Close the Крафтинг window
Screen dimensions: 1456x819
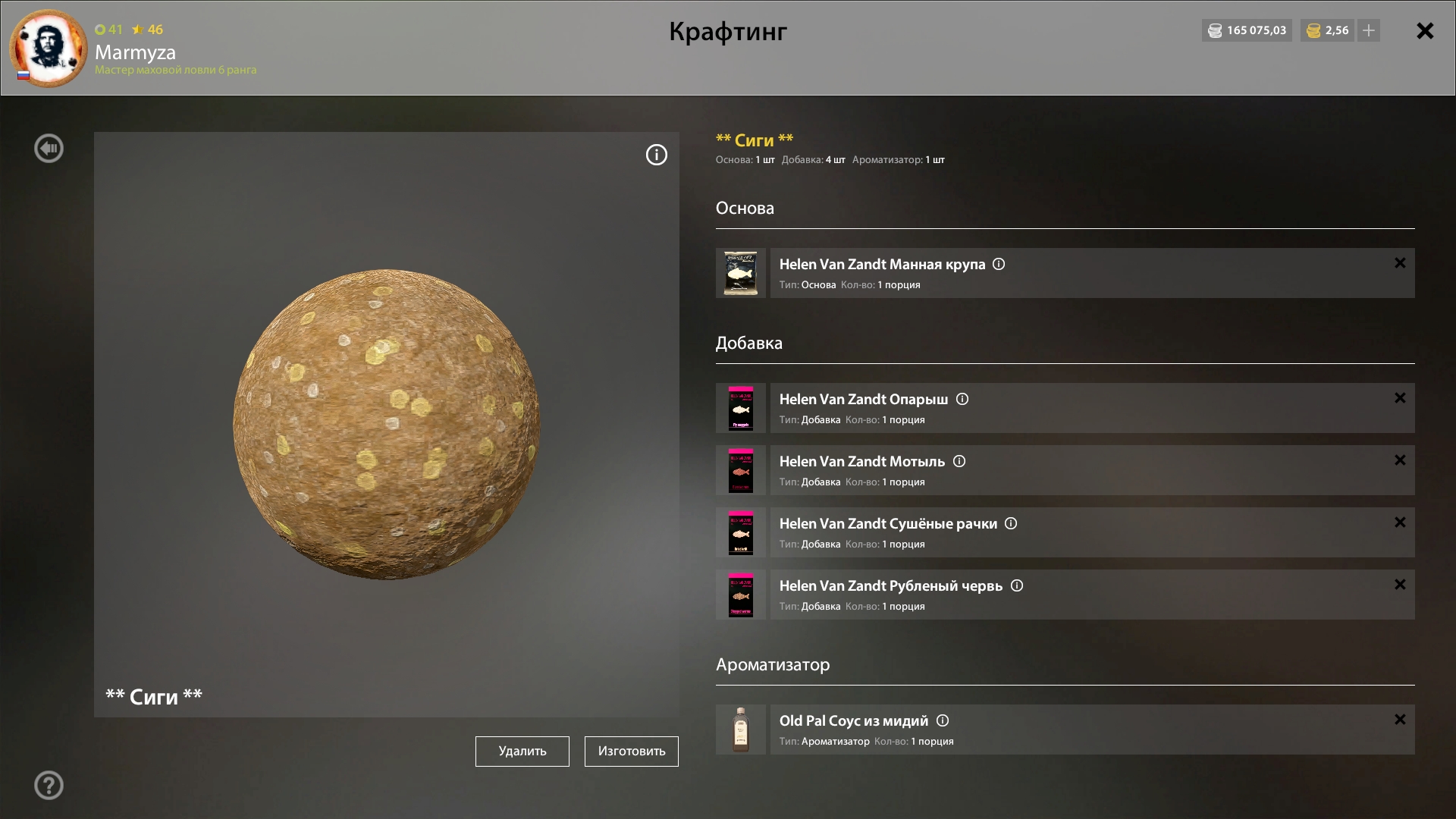click(1425, 31)
